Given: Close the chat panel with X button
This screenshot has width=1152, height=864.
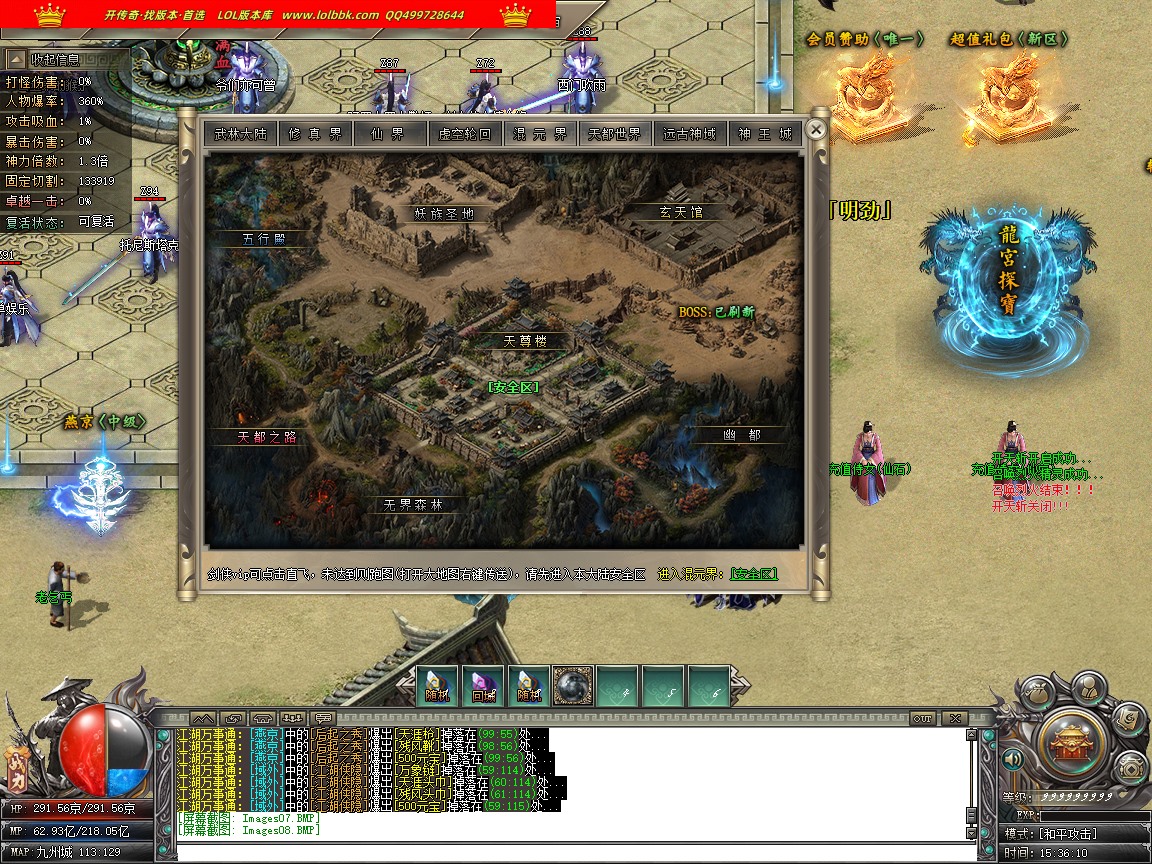Looking at the screenshot, I should coord(955,718).
